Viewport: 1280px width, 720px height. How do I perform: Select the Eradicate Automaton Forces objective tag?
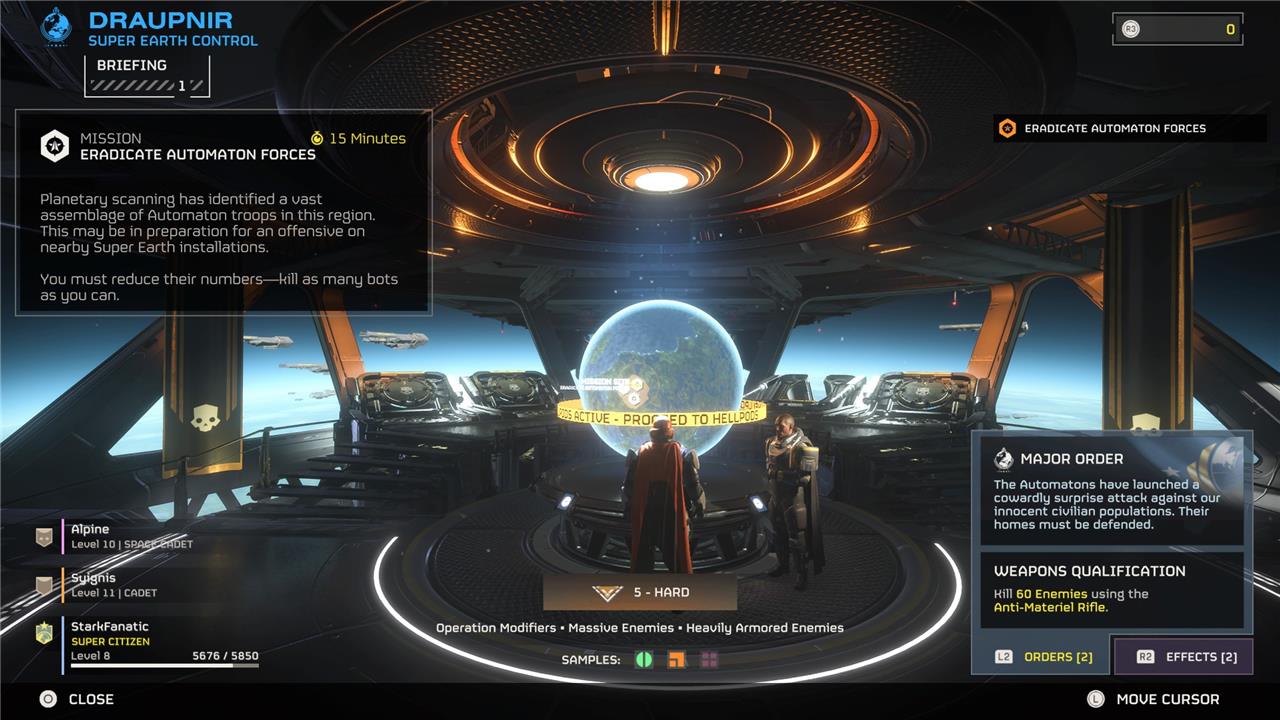(x=1128, y=128)
